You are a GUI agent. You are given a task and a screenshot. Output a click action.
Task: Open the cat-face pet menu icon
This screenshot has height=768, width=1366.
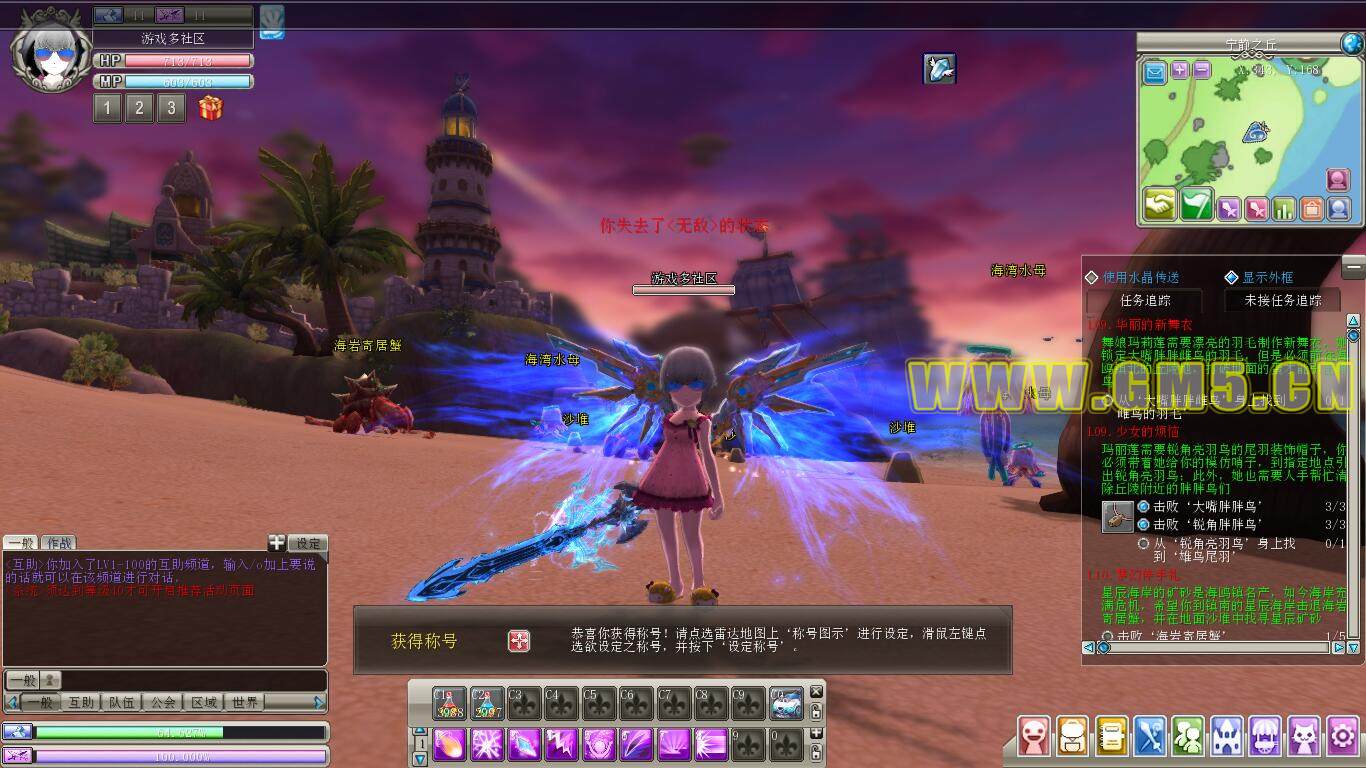(x=1304, y=737)
